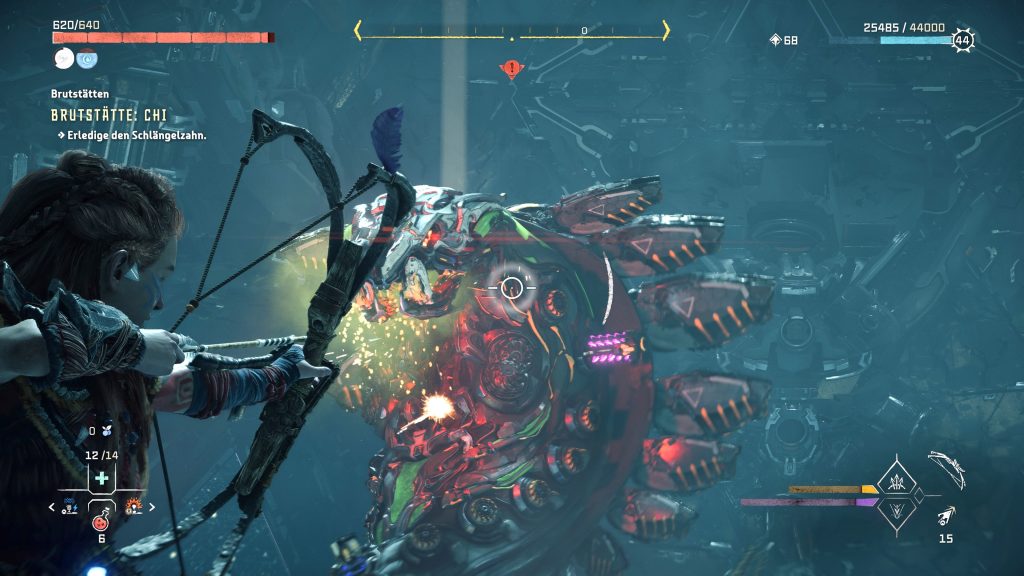Image resolution: width=1024 pixels, height=576 pixels.
Task: Click the red alert marker on compass
Action: click(x=512, y=69)
